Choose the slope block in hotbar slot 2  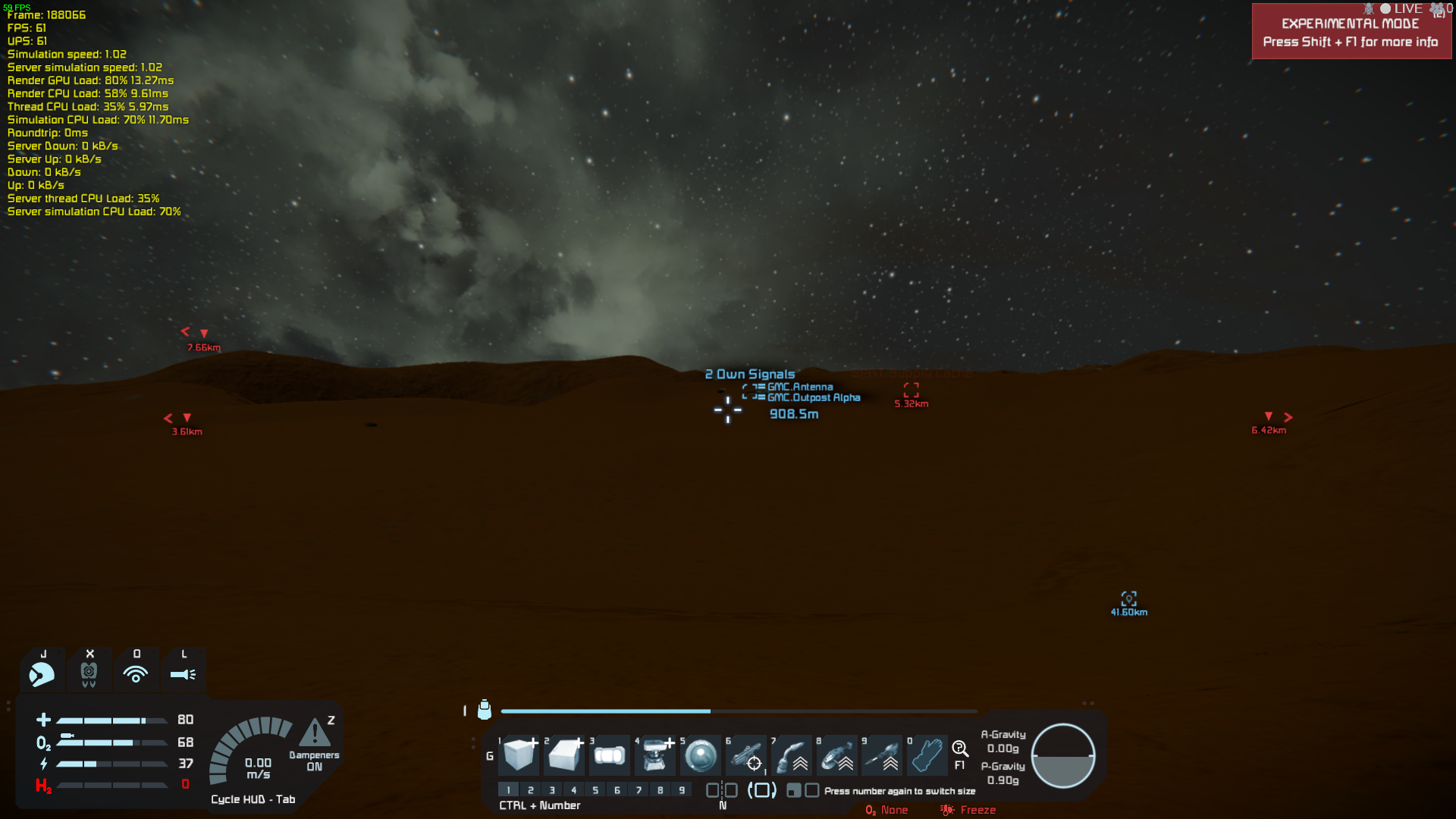pyautogui.click(x=565, y=755)
